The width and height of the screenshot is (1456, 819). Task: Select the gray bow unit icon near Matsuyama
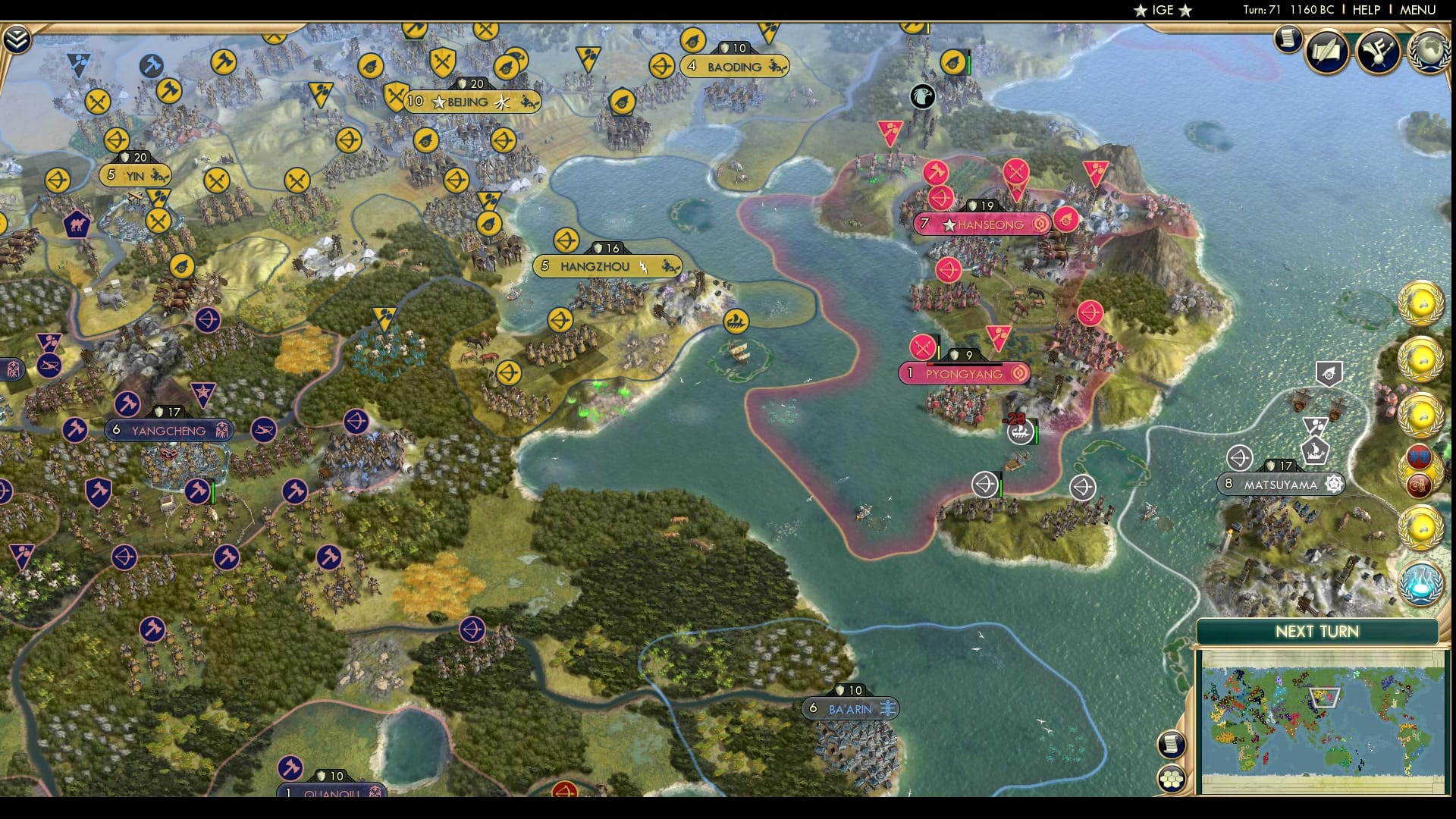[1240, 458]
